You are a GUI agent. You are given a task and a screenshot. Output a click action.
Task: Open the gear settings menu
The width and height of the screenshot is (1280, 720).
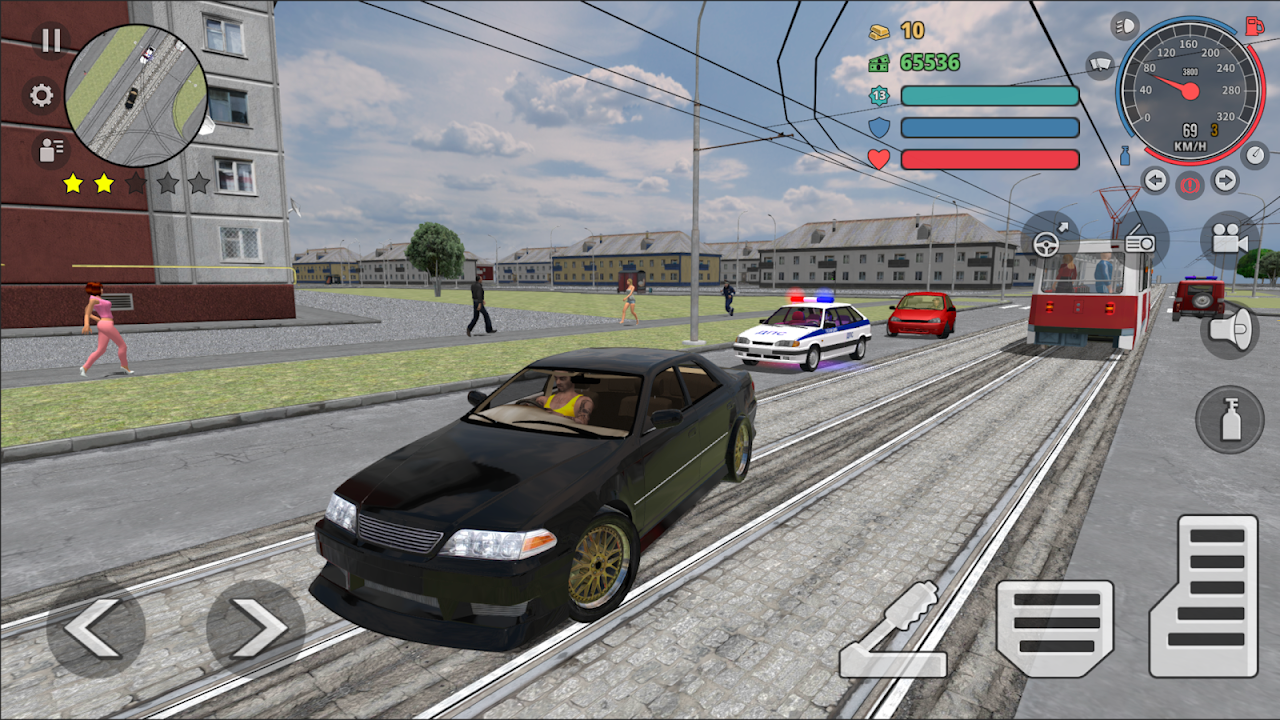[41, 96]
